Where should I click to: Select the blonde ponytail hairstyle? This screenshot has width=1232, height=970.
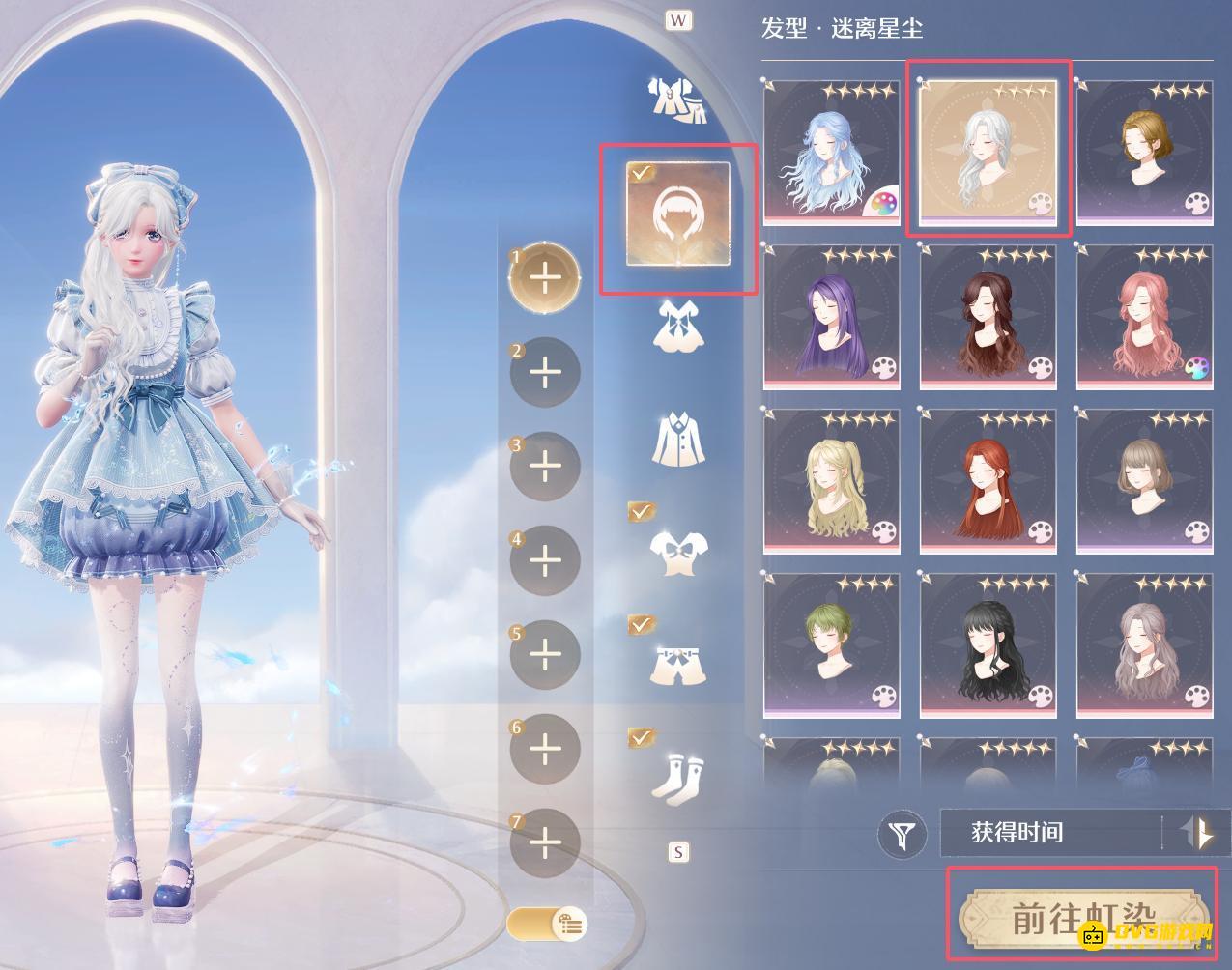(832, 481)
